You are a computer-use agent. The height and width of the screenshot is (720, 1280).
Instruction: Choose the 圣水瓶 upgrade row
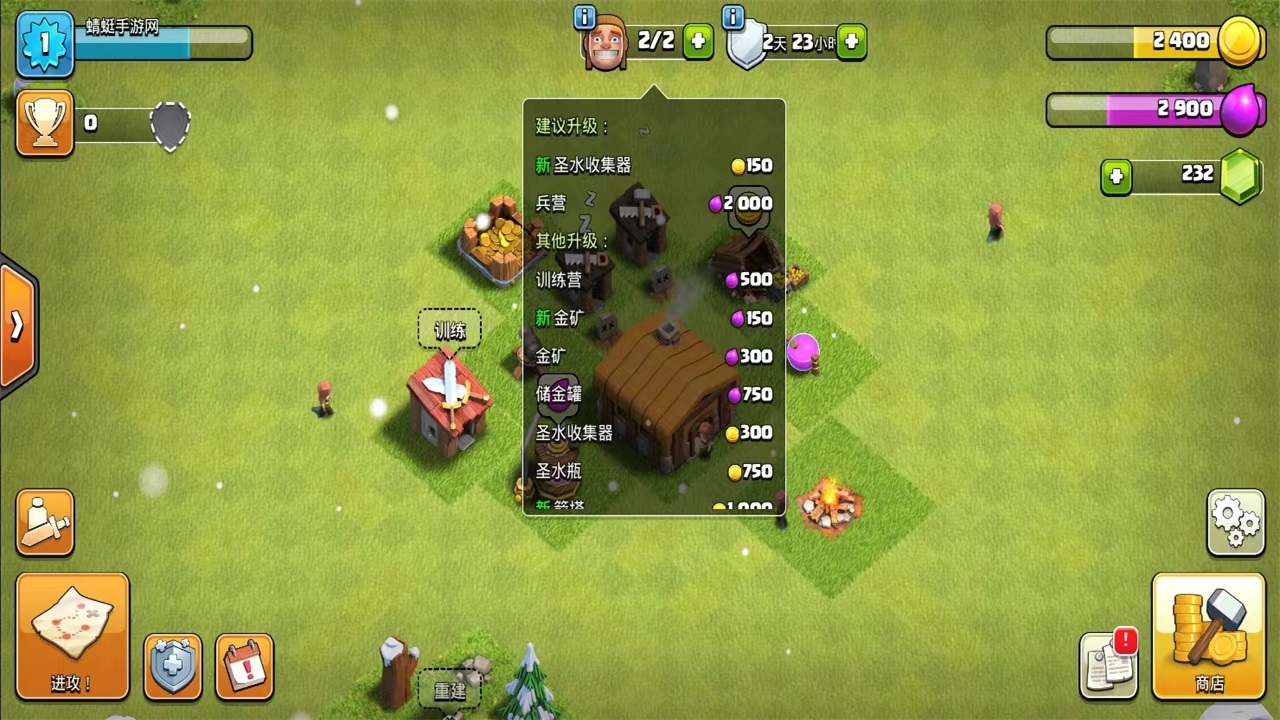click(653, 471)
